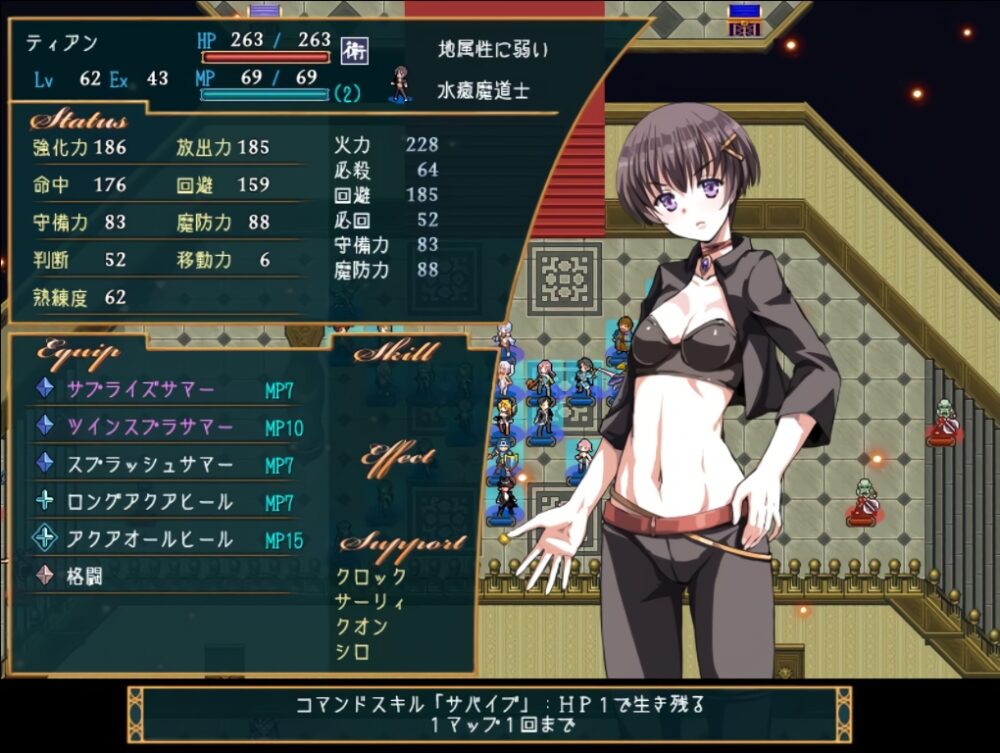
Task: Click the 術 icon beside the HP bar
Action: (350, 48)
